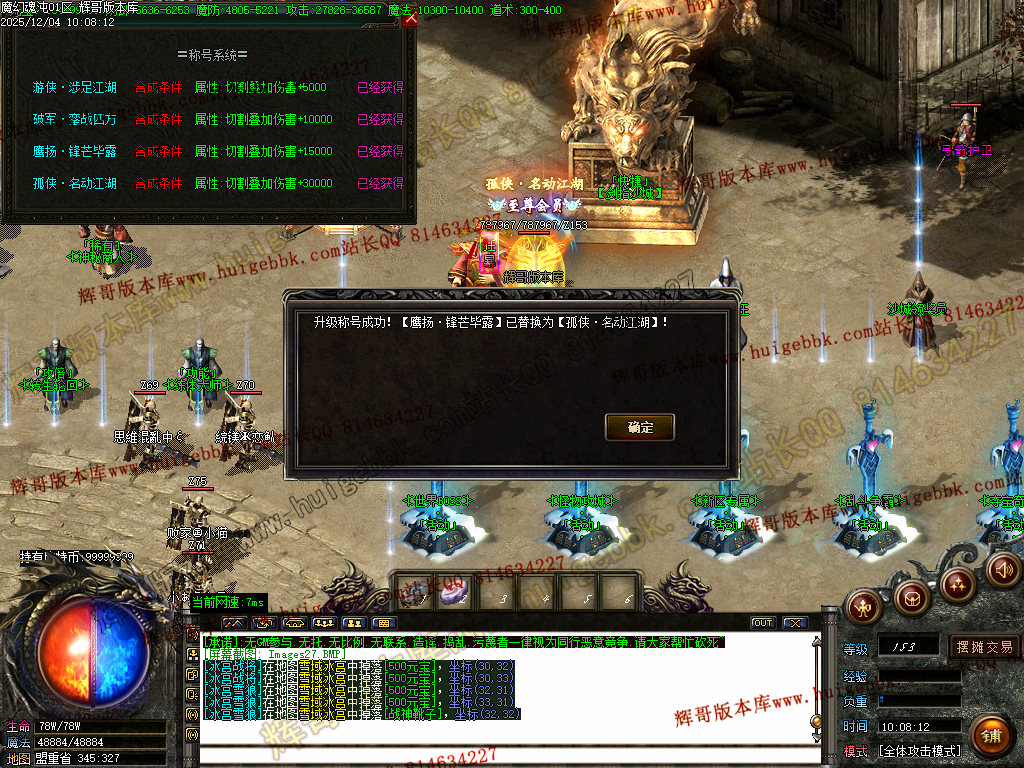
Task: View 合成条件 for 孤侠·名动江湖 title
Action: coord(158,184)
